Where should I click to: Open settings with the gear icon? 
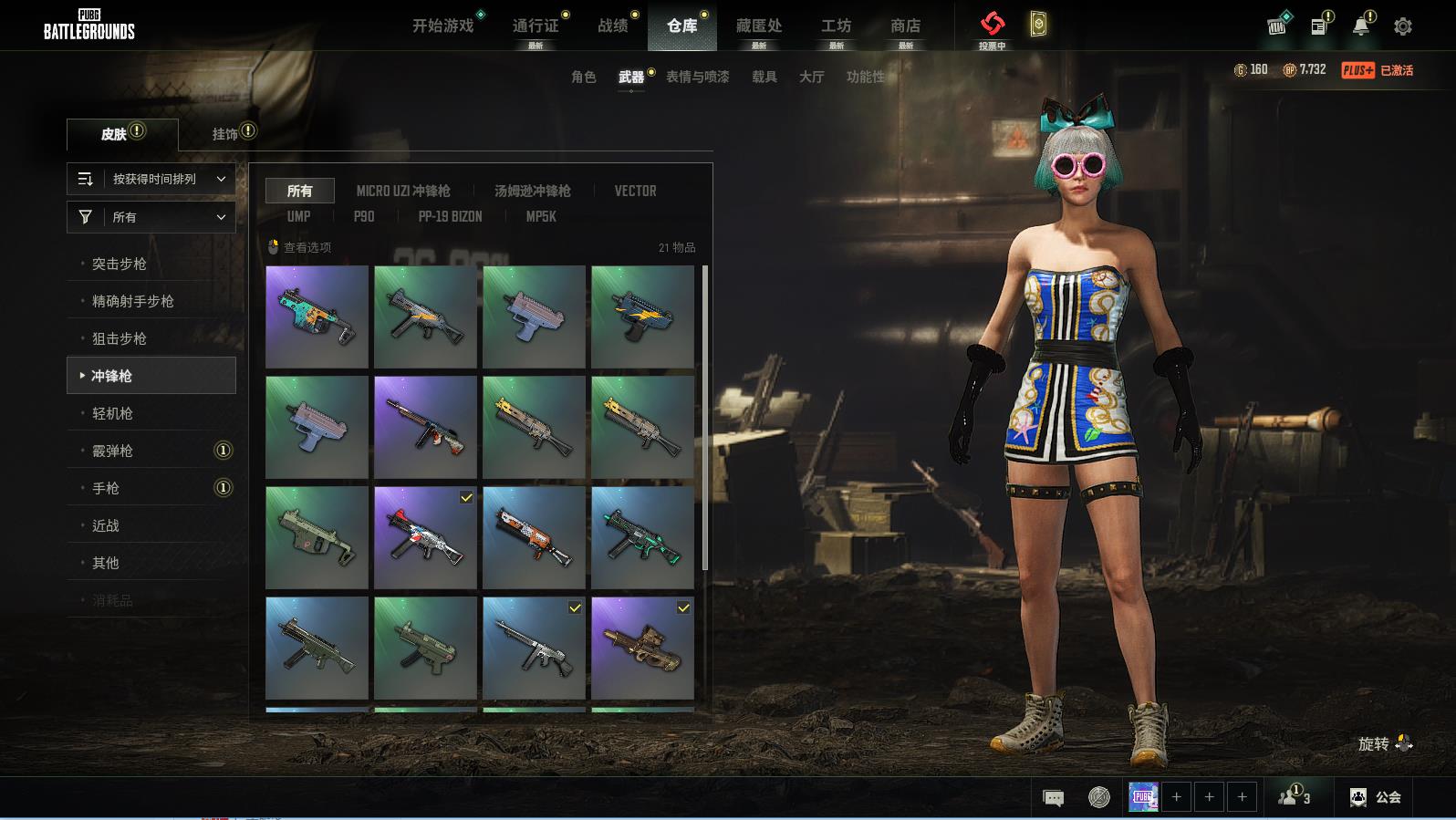tap(1403, 26)
